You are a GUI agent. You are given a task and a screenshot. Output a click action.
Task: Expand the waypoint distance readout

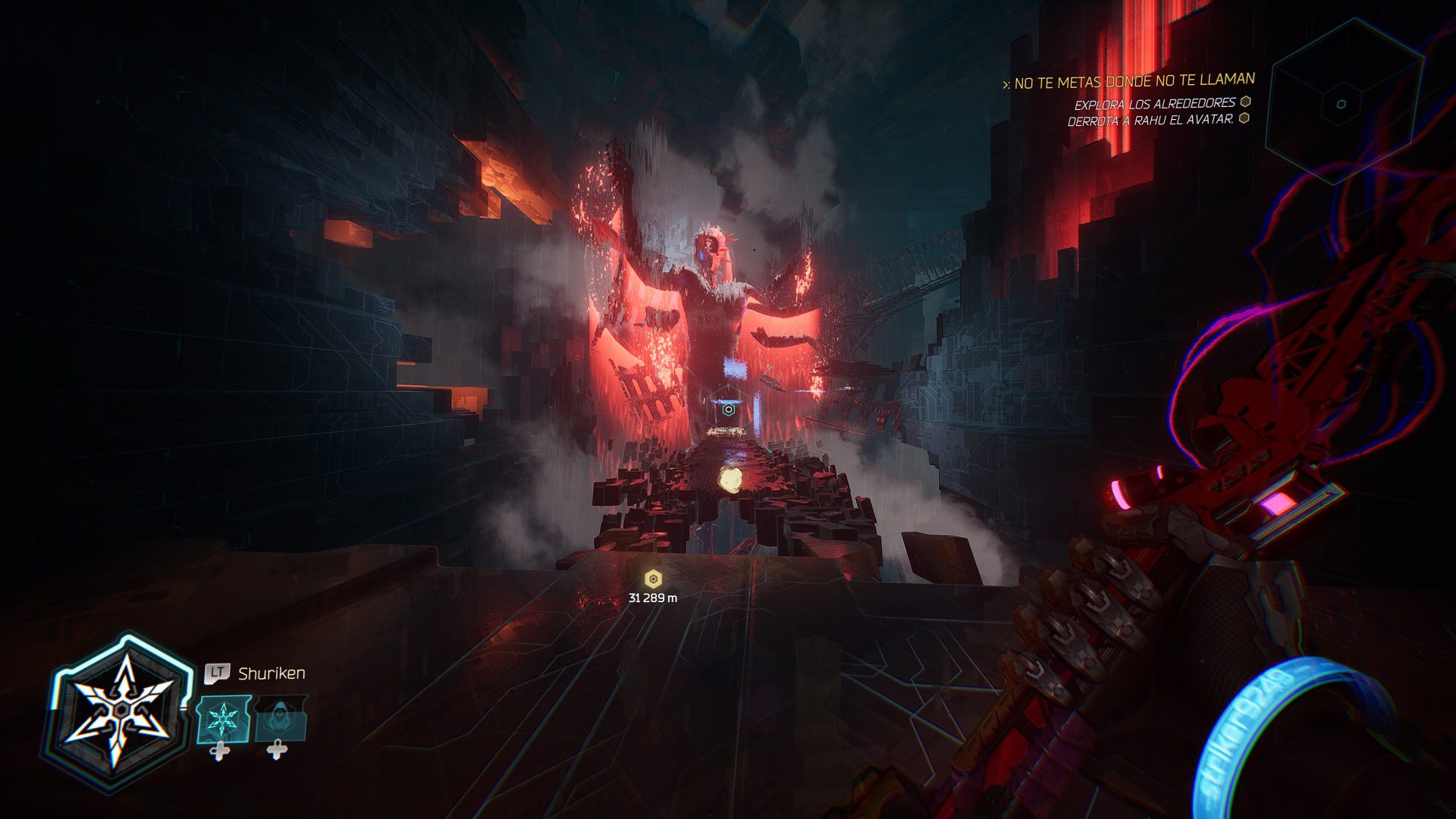[x=654, y=597]
